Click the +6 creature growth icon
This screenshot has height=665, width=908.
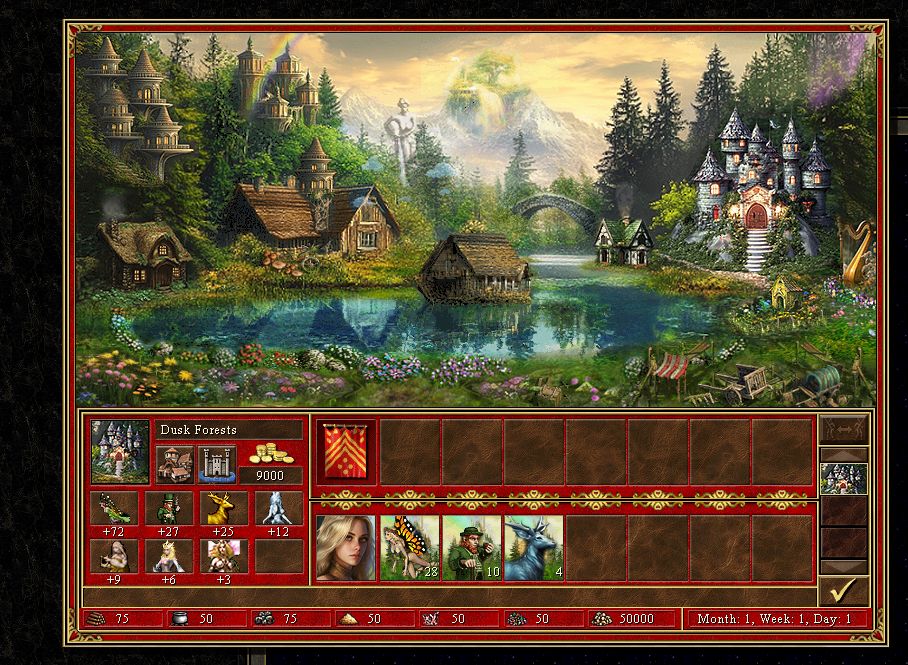170,556
